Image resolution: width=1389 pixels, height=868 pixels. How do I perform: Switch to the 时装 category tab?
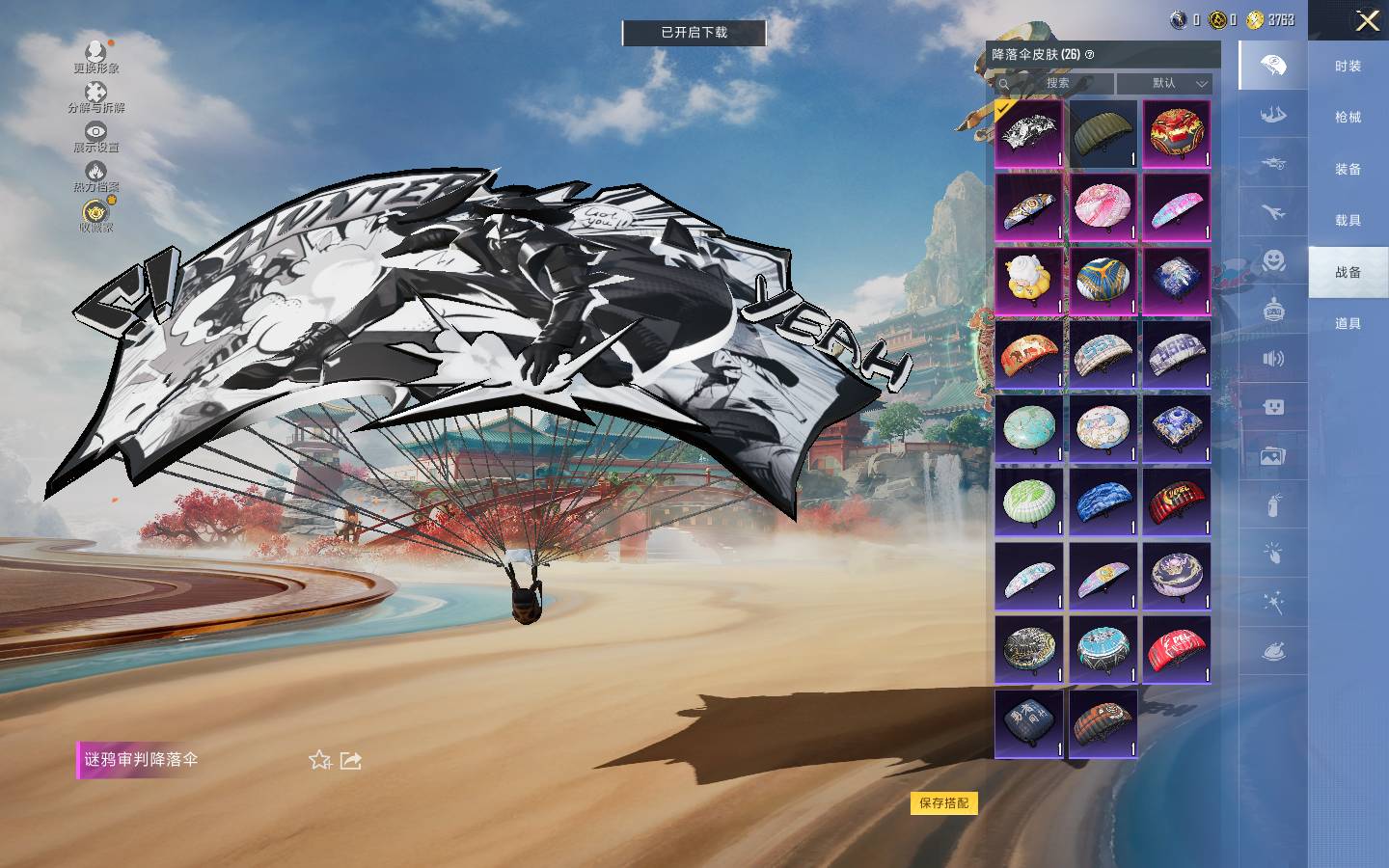(1348, 66)
